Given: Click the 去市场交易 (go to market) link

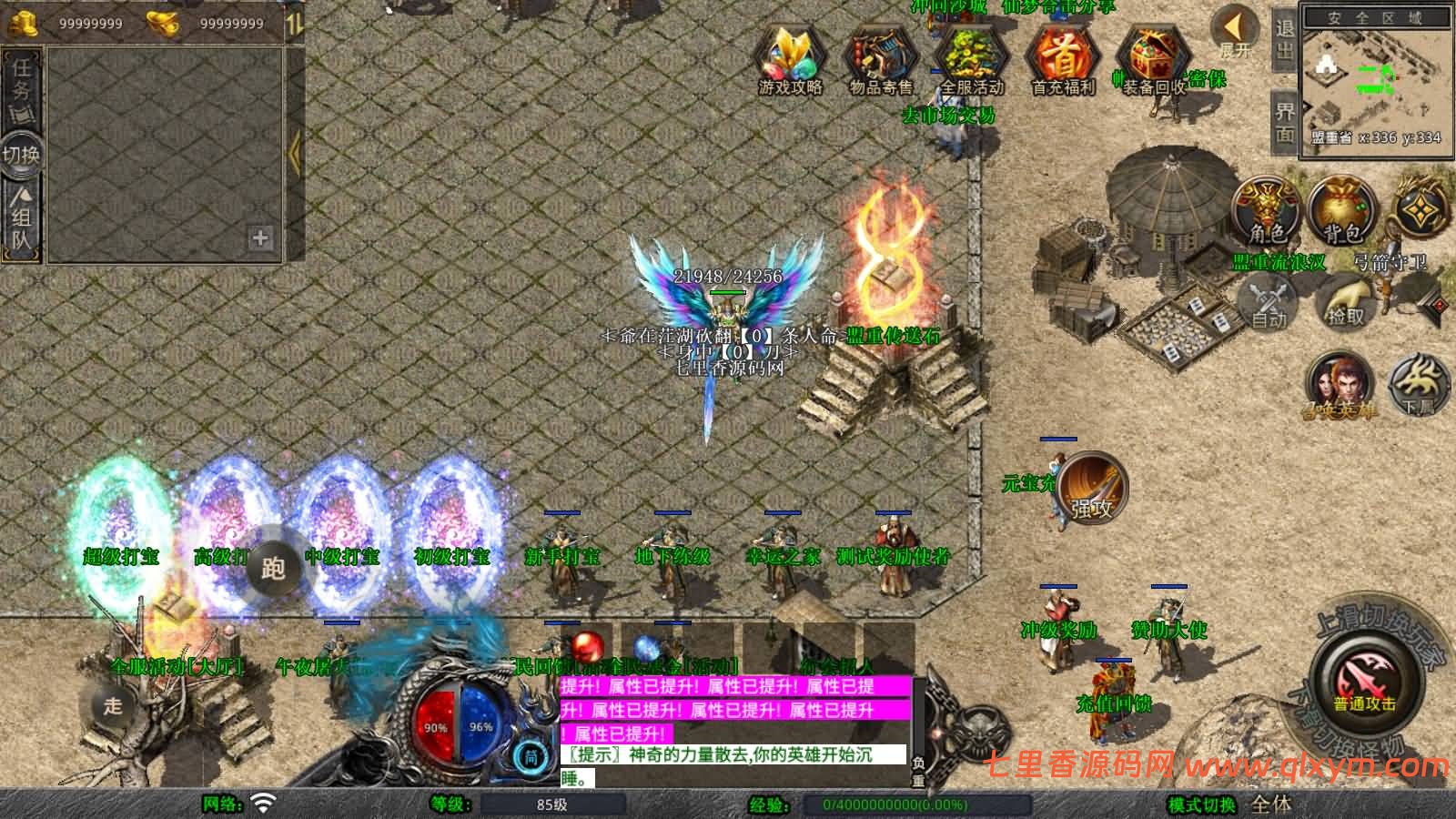Looking at the screenshot, I should point(950,116).
